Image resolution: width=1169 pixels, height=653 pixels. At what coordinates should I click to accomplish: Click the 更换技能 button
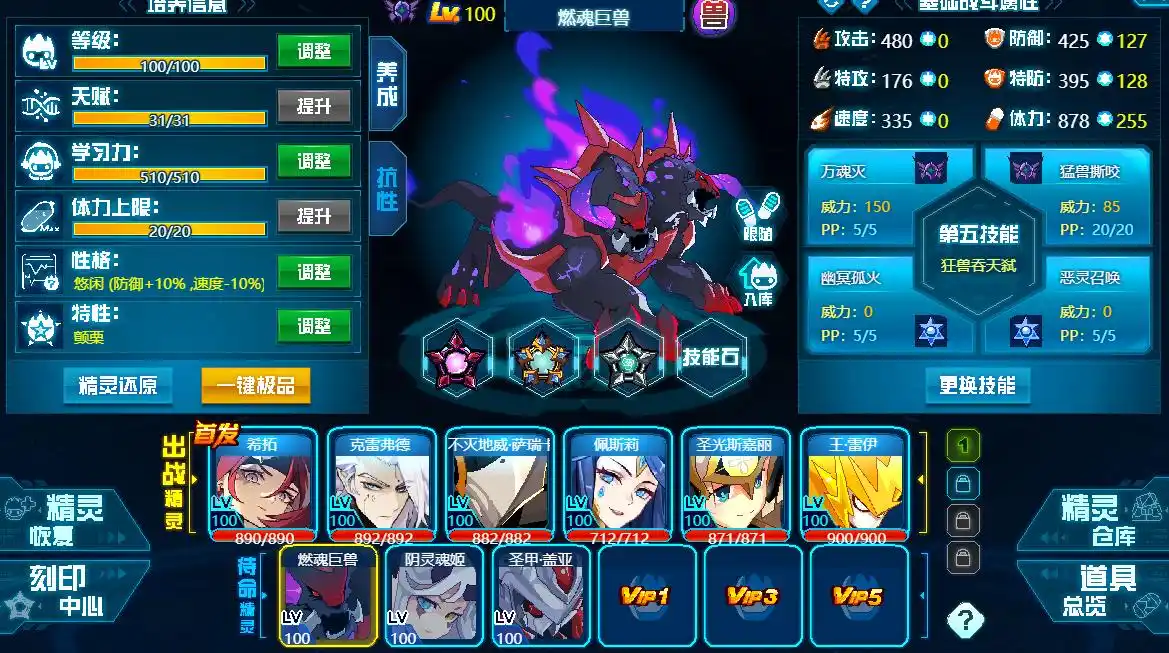point(977,385)
